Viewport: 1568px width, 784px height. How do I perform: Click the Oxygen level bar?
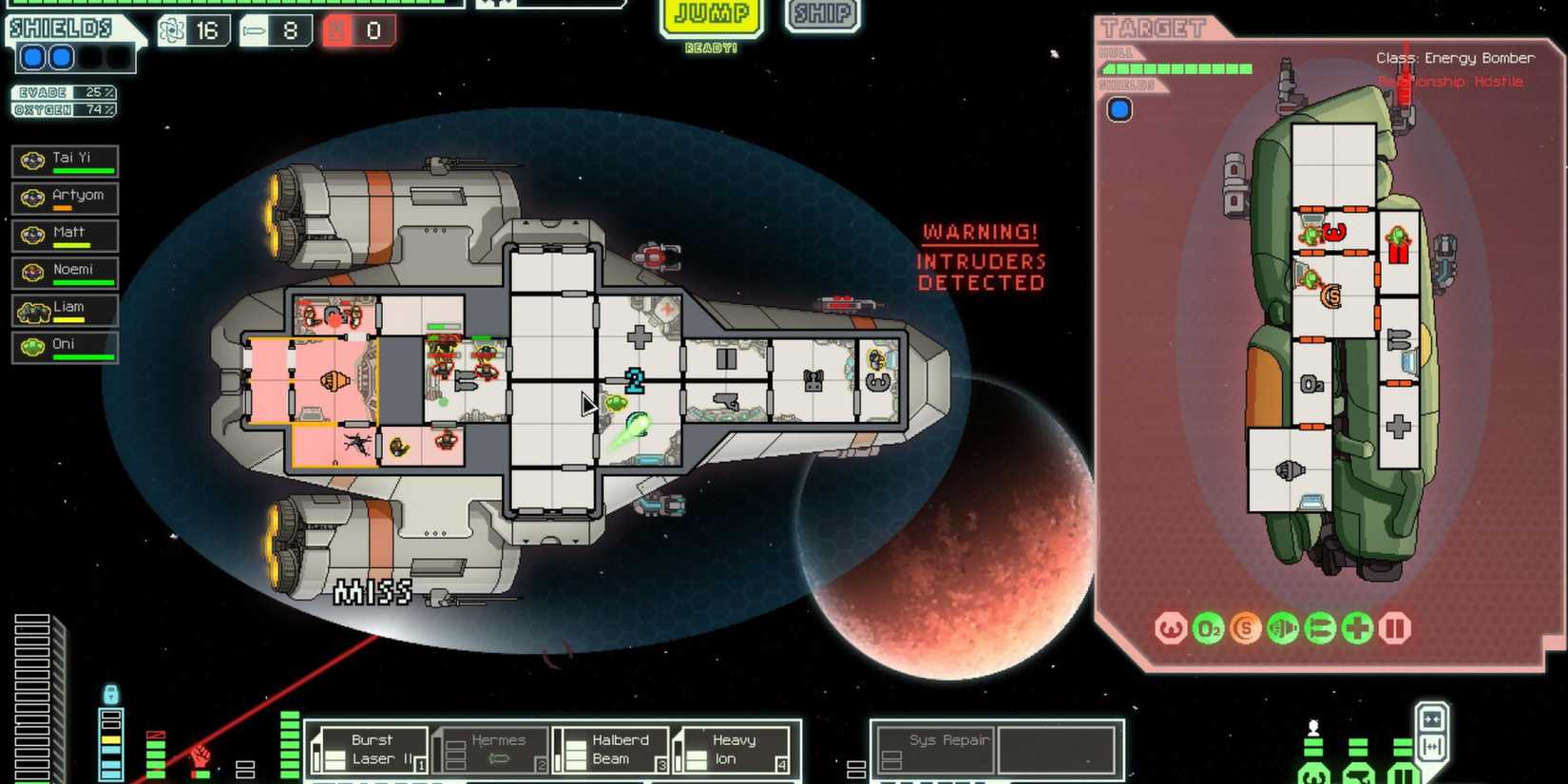(62, 108)
